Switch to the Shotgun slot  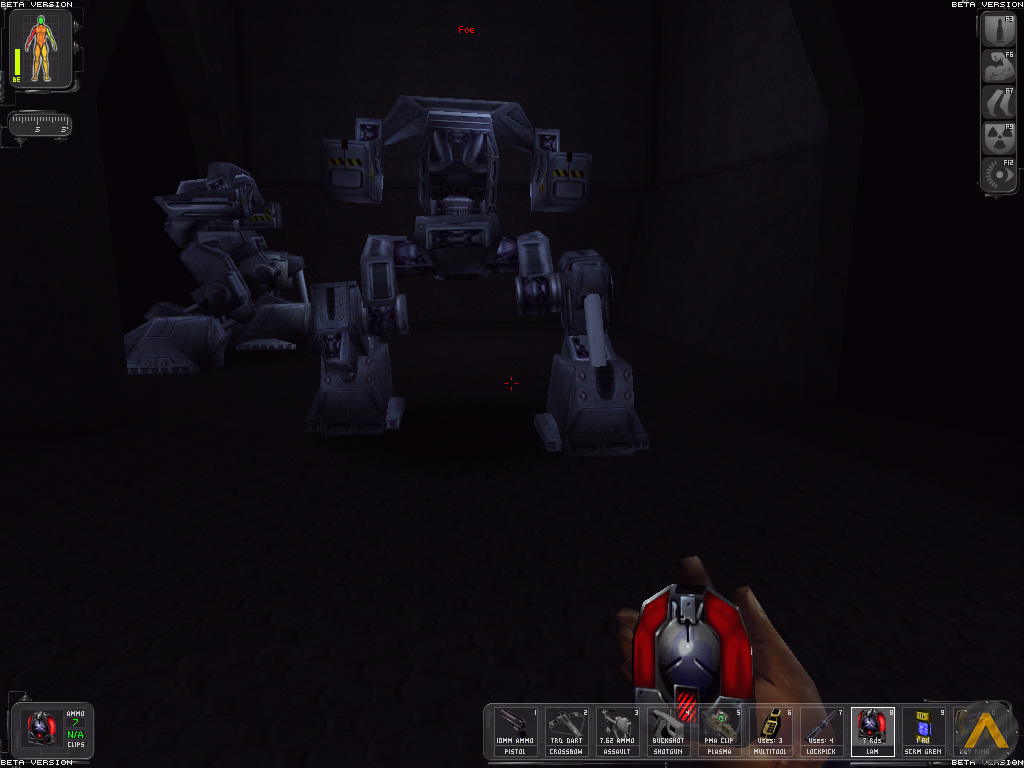(668, 731)
